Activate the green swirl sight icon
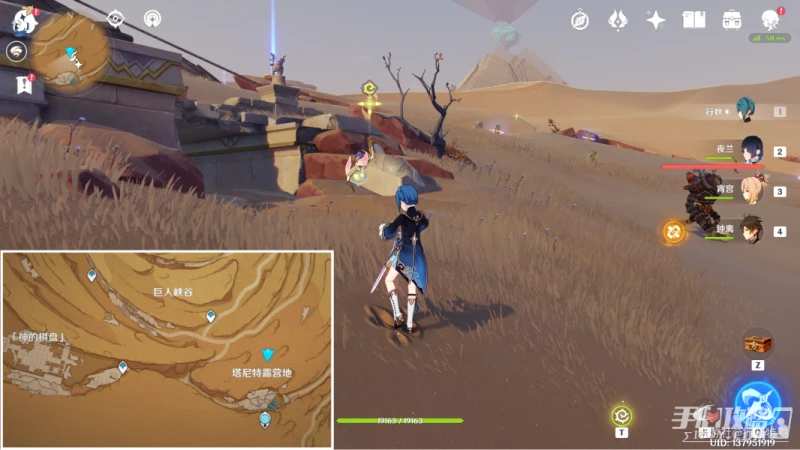 (621, 415)
